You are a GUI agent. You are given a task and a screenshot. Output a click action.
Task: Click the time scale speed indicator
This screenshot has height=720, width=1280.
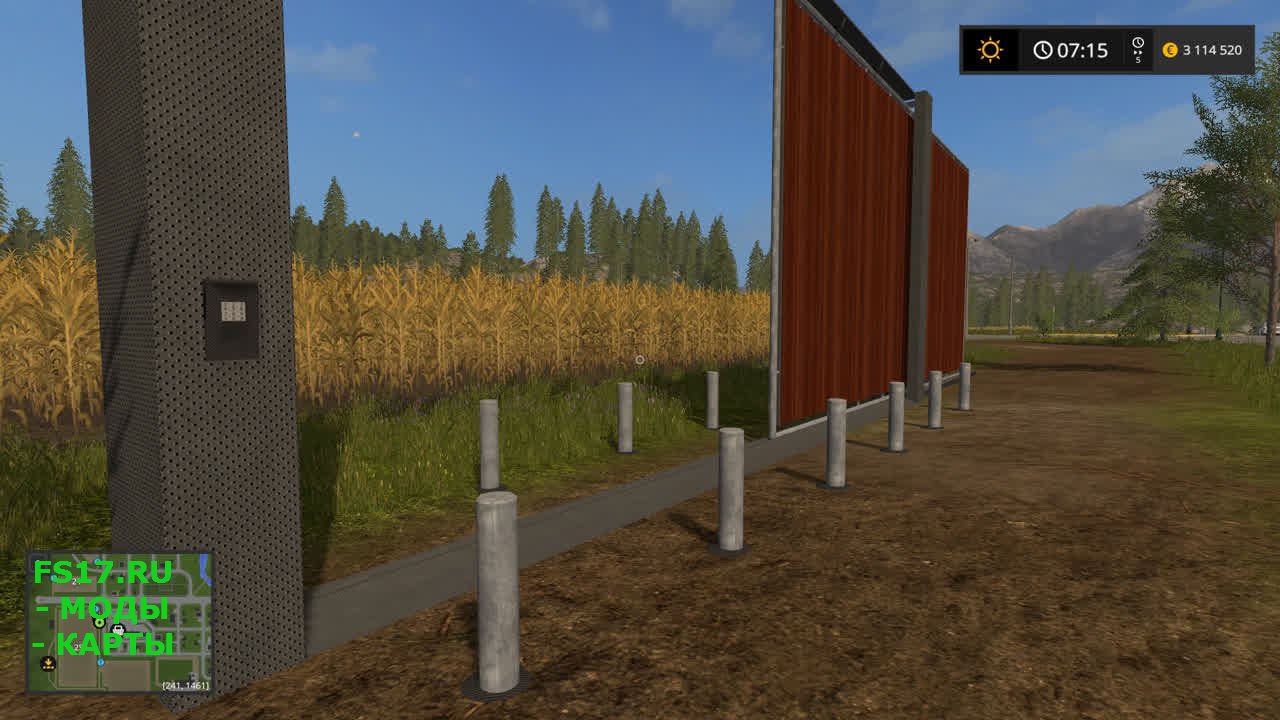(1137, 50)
